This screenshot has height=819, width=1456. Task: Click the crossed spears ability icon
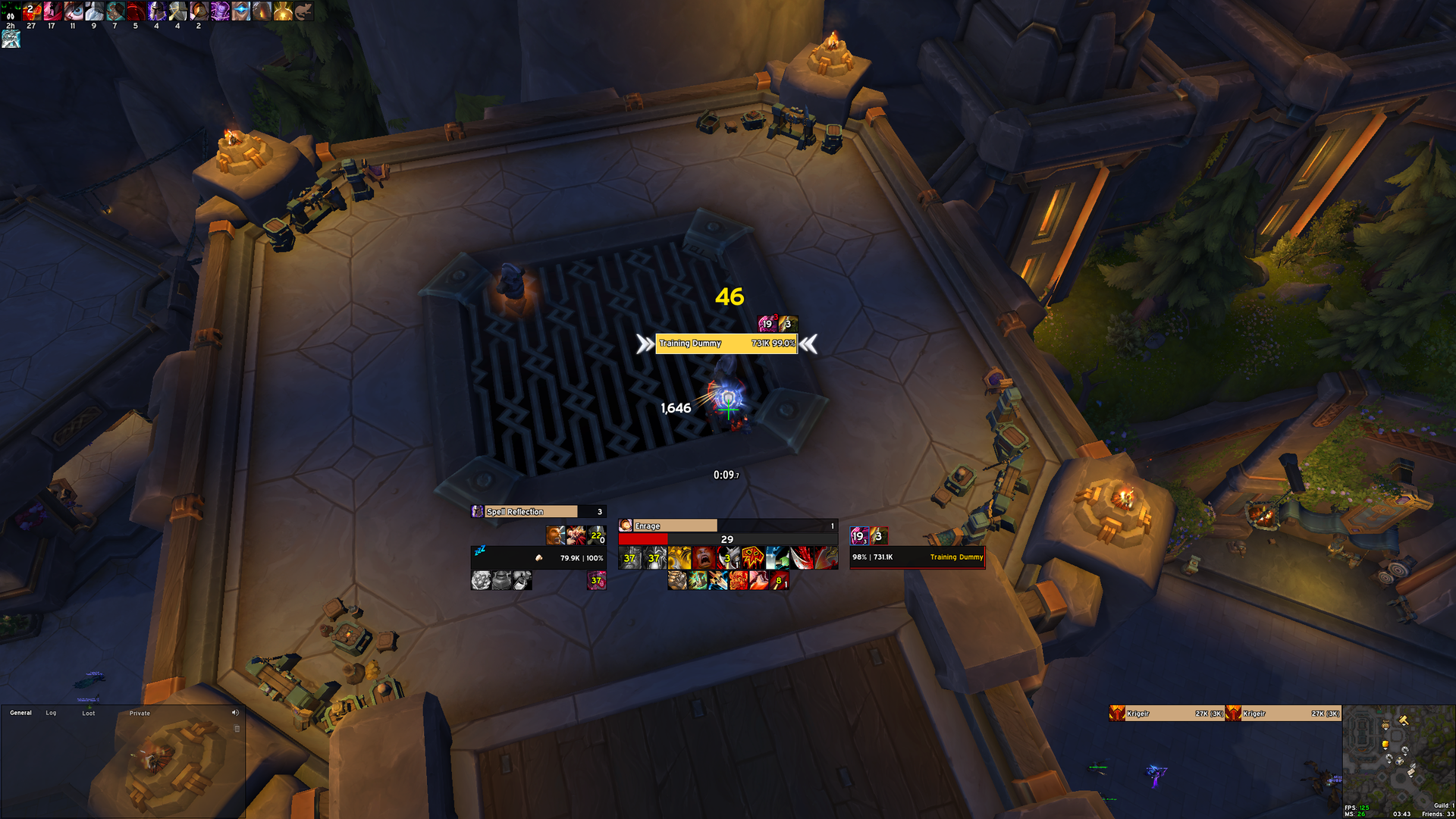718,581
